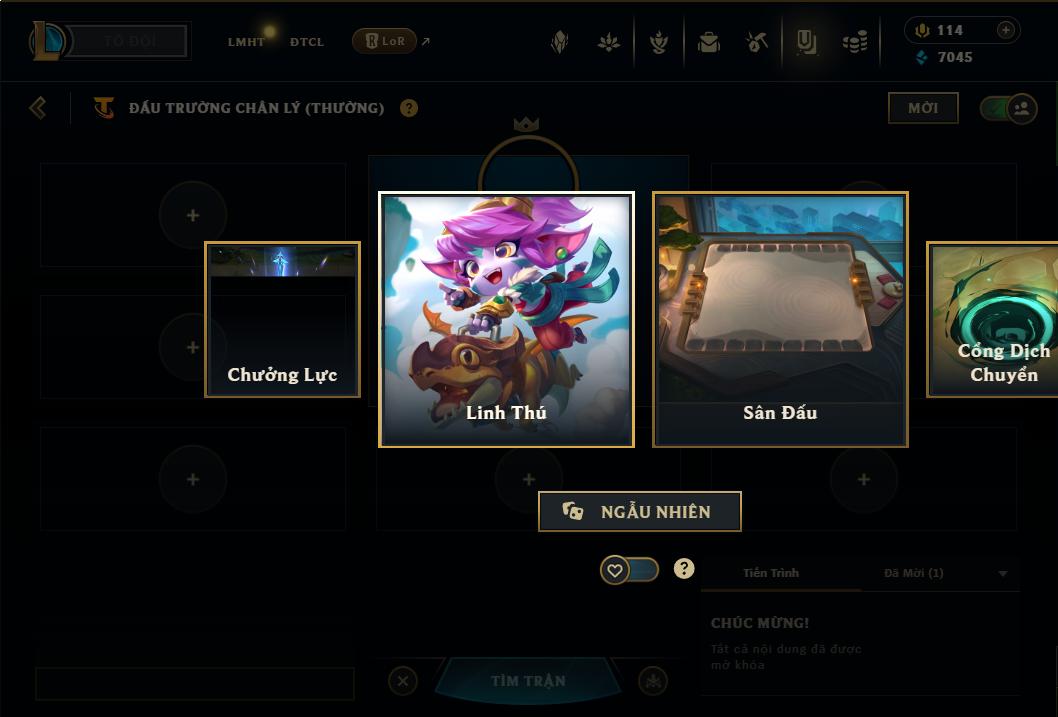Viewport: 1058px width, 717px height.
Task: Go back with the arrow button
Action: pyautogui.click(x=38, y=107)
